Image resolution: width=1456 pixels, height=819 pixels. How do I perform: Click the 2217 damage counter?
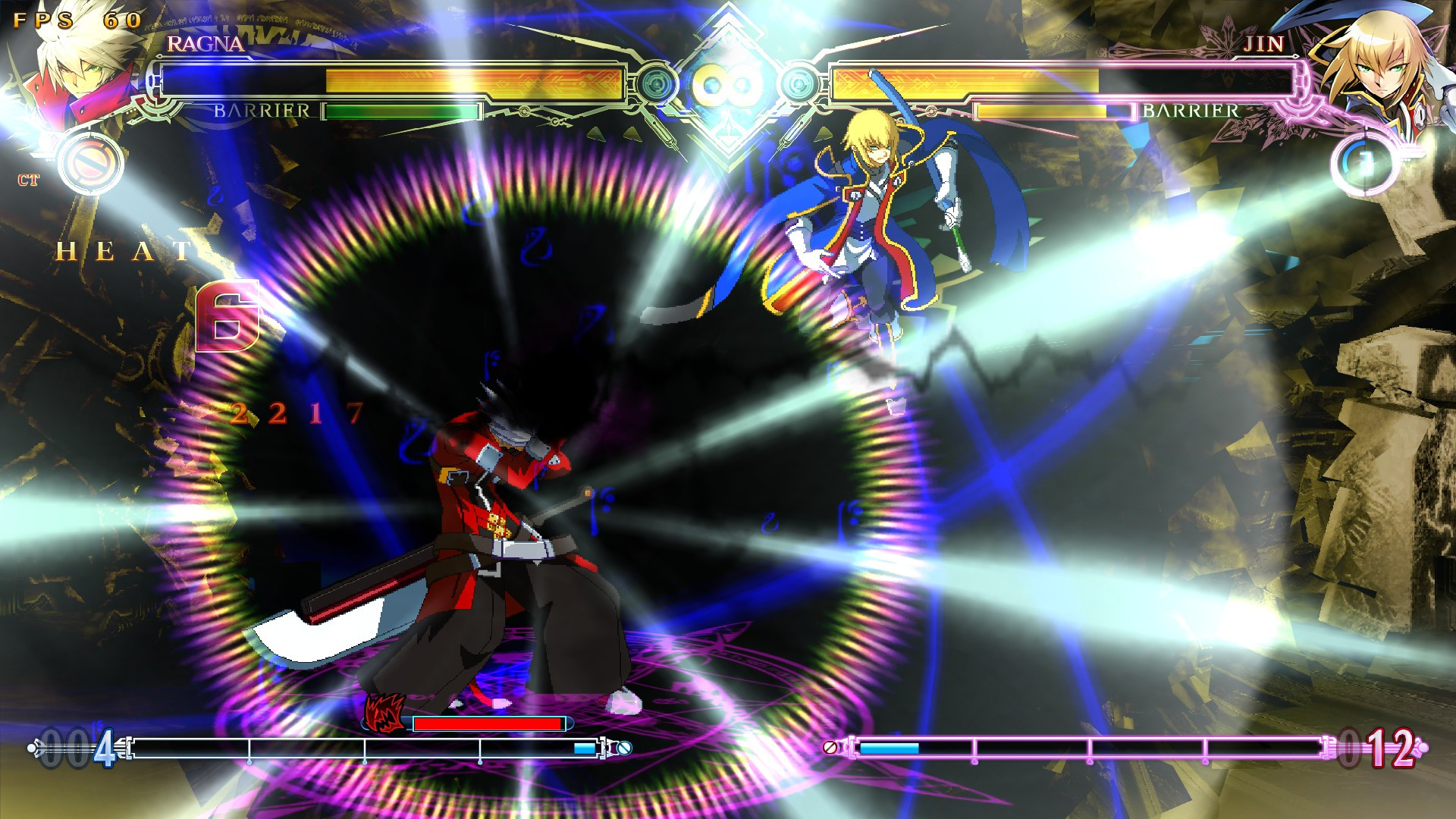pos(297,413)
